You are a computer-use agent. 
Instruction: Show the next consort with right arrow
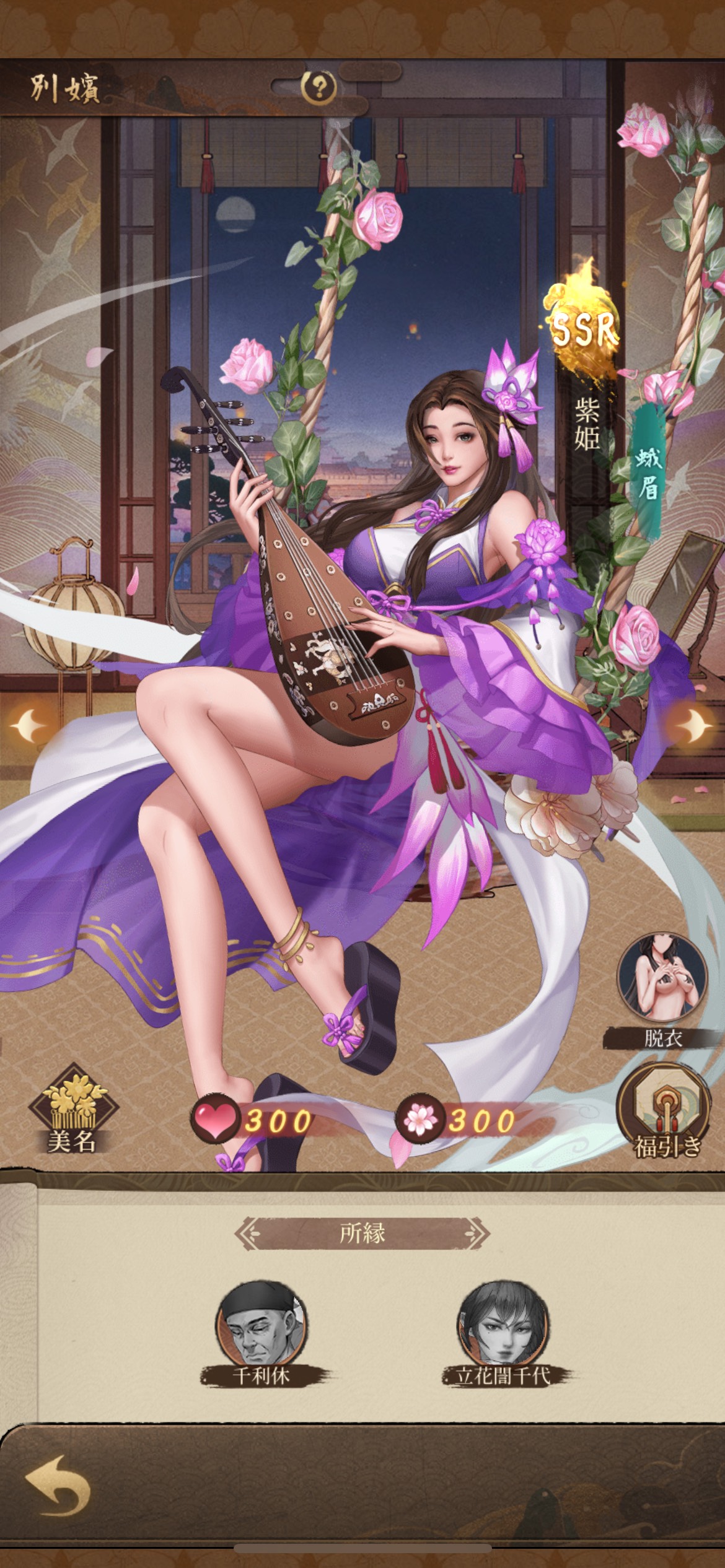tap(695, 723)
